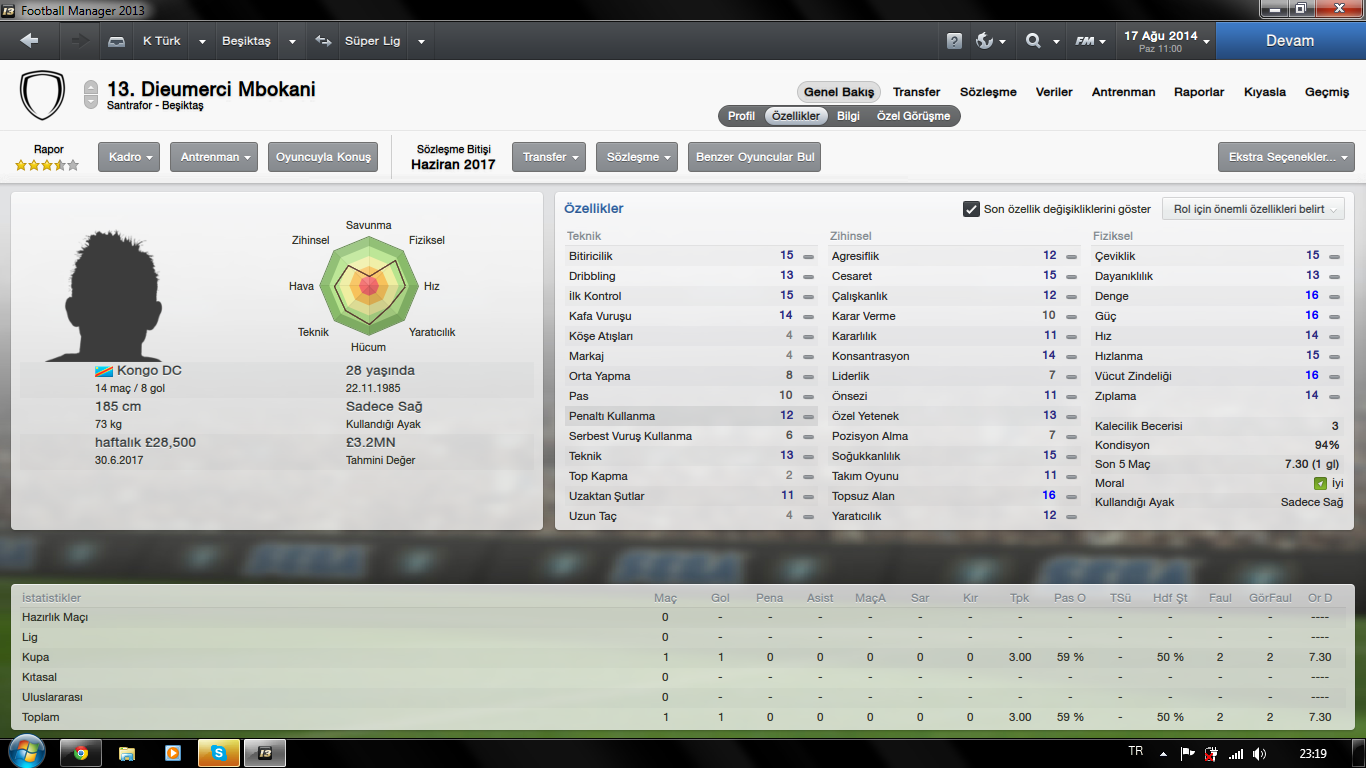The width and height of the screenshot is (1366, 768).
Task: Find similar players with Benzer Oyuncular Bul
Action: [x=754, y=157]
